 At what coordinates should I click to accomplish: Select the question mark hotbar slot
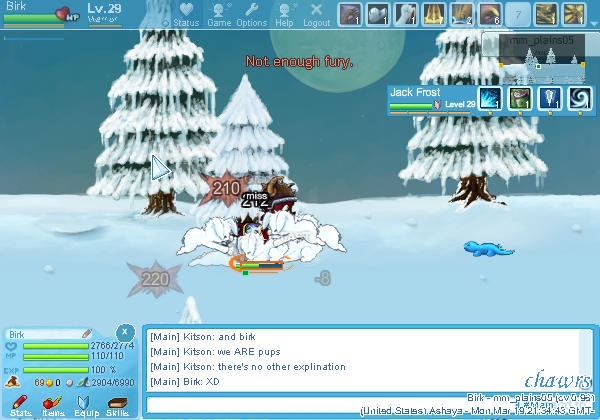[x=517, y=14]
